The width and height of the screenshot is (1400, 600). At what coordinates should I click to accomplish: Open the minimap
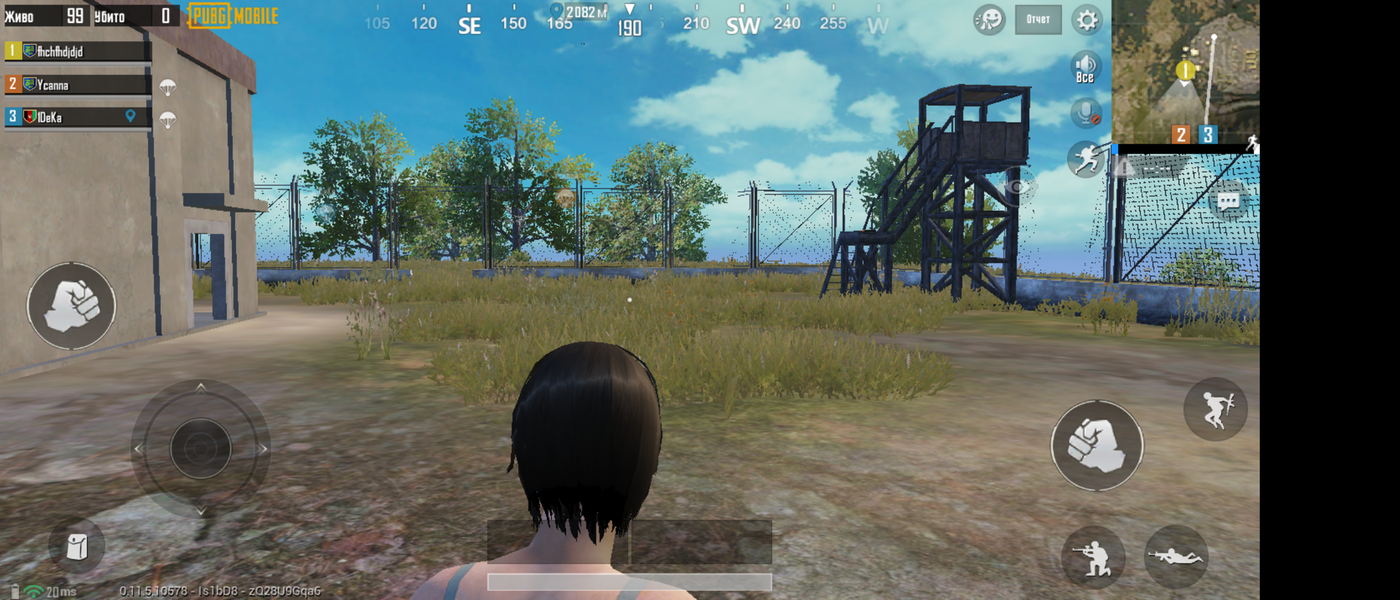coord(1185,71)
